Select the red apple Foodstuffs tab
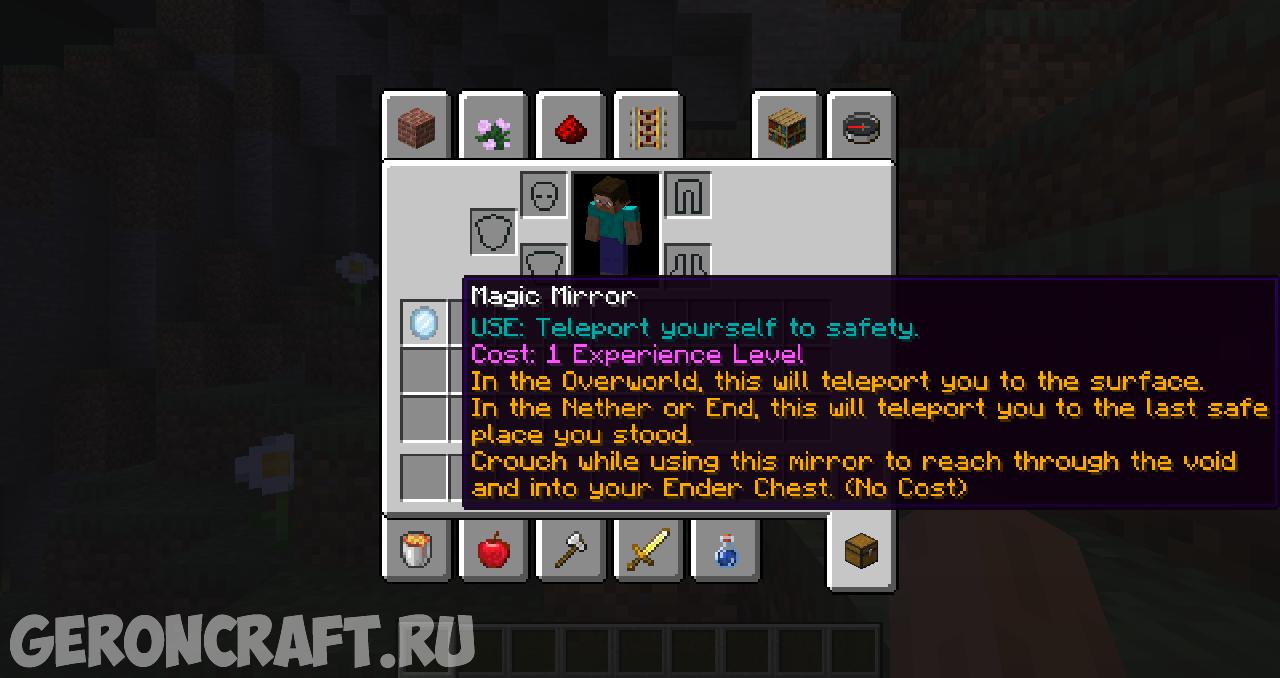 pyautogui.click(x=493, y=548)
